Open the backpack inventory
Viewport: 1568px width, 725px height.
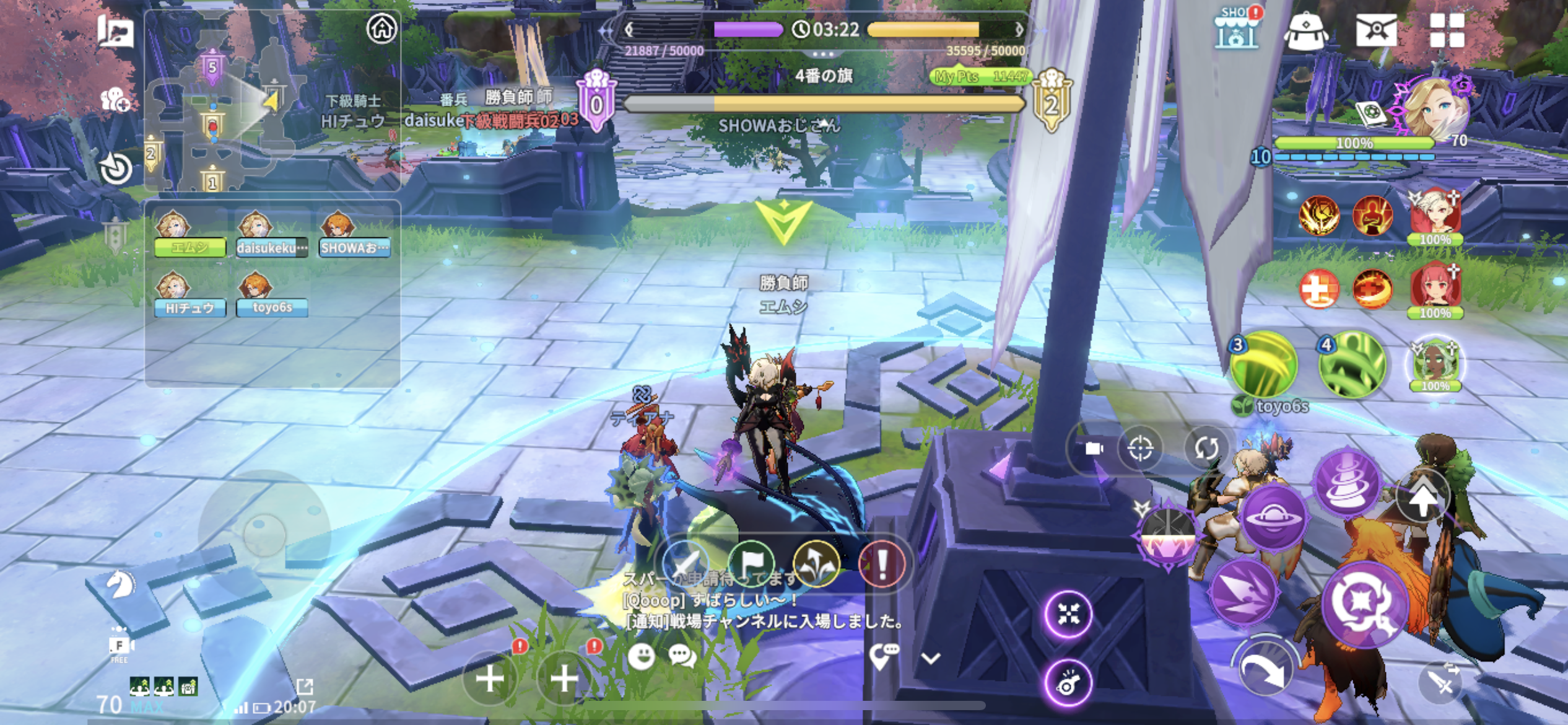click(x=1305, y=30)
